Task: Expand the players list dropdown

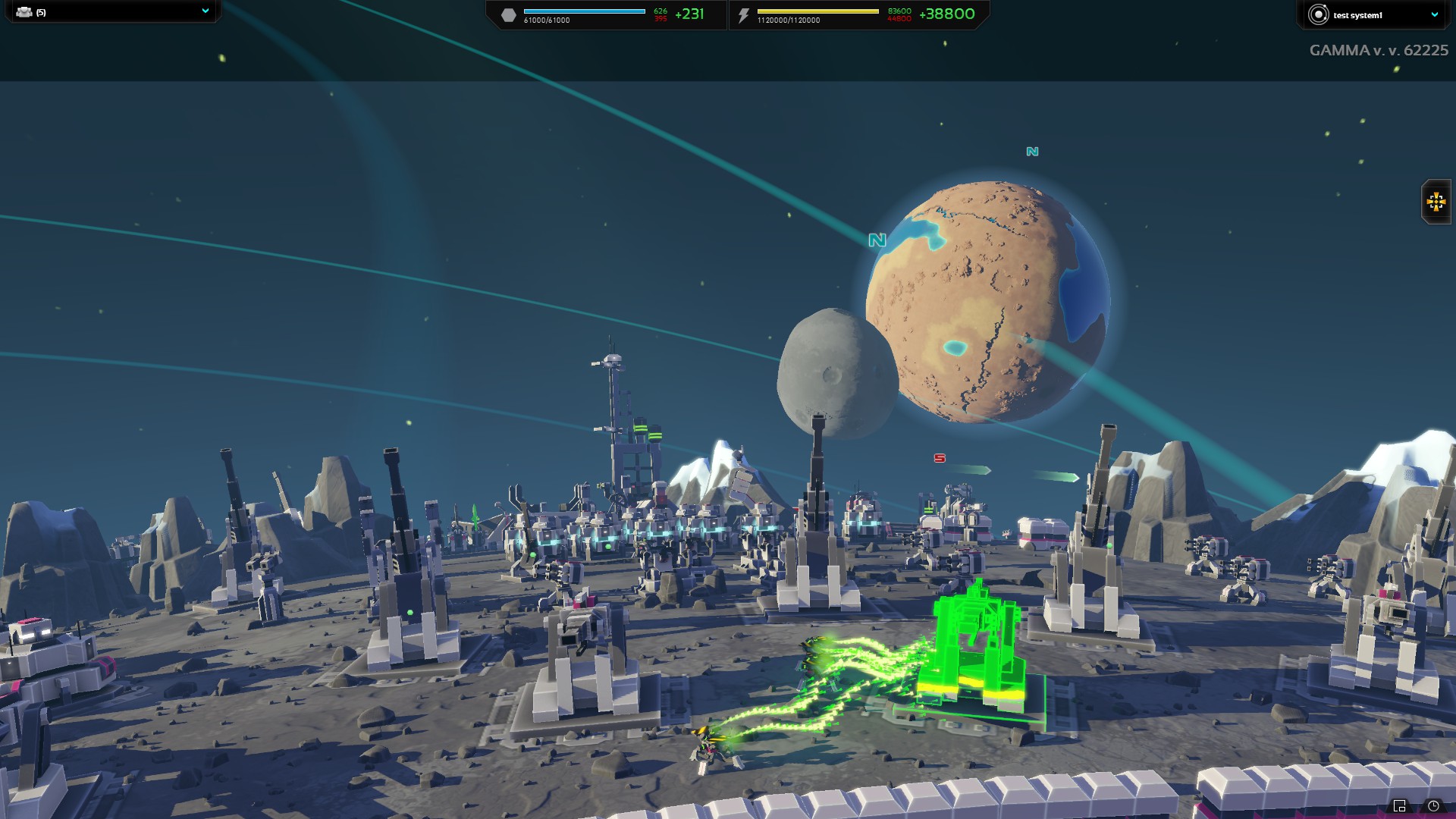Action: (x=205, y=11)
